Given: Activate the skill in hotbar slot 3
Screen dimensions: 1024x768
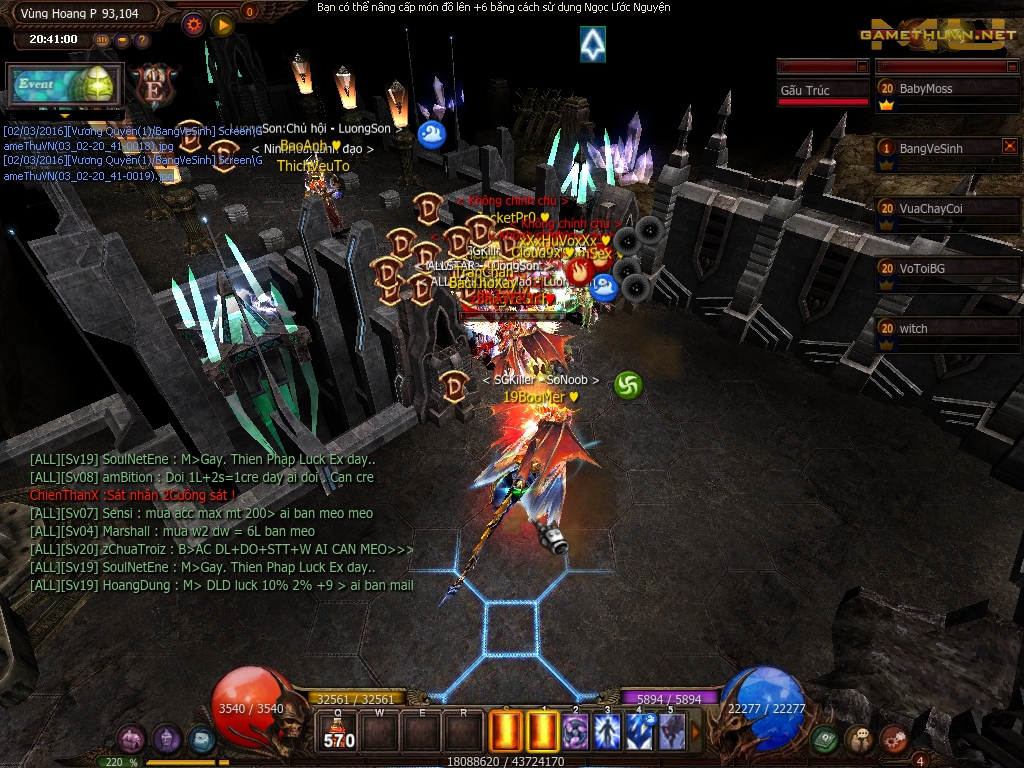Looking at the screenshot, I should pos(607,732).
